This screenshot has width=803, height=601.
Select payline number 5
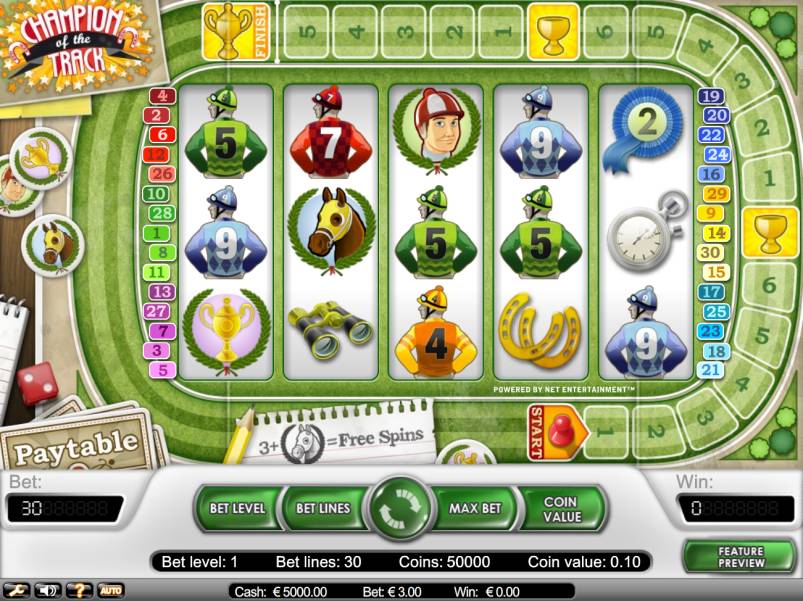(x=162, y=370)
